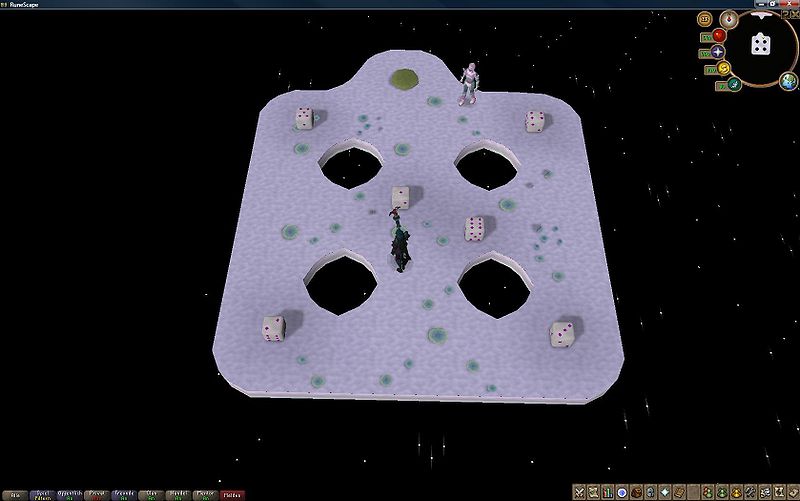The image size is (800, 501).
Task: Click the red Report Abuse button
Action: tap(232, 494)
